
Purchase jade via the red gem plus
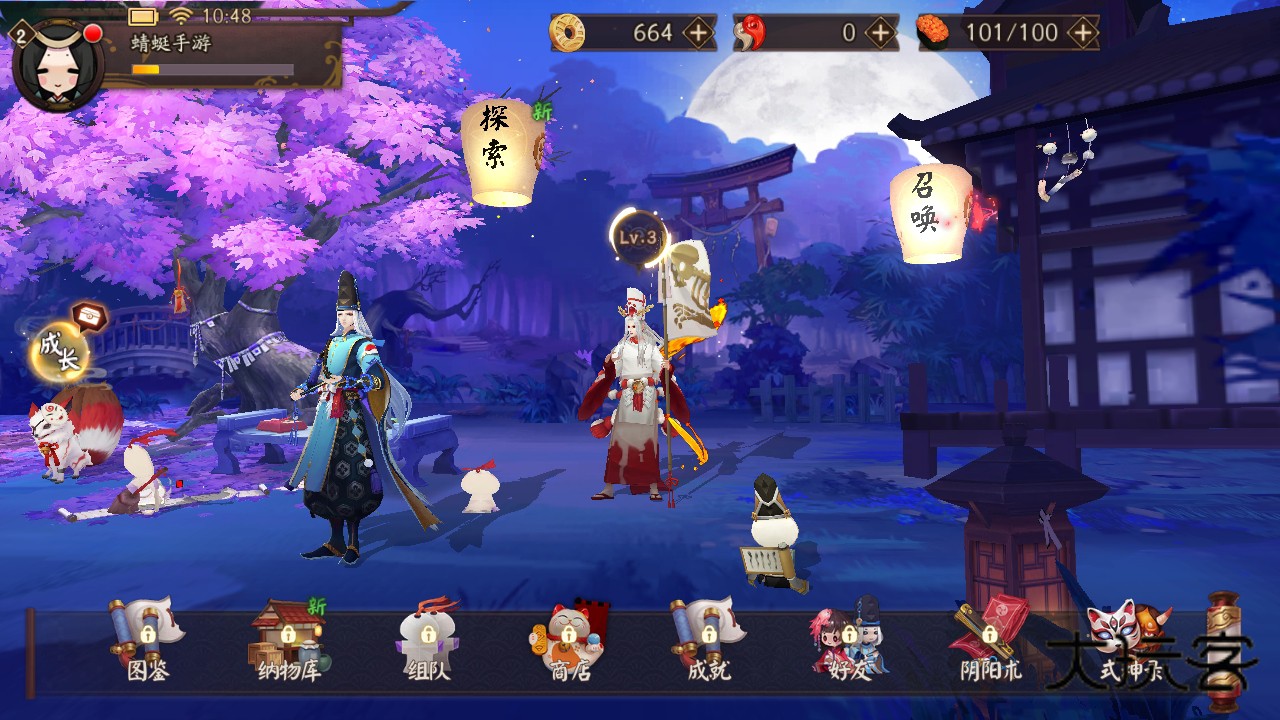tap(878, 33)
